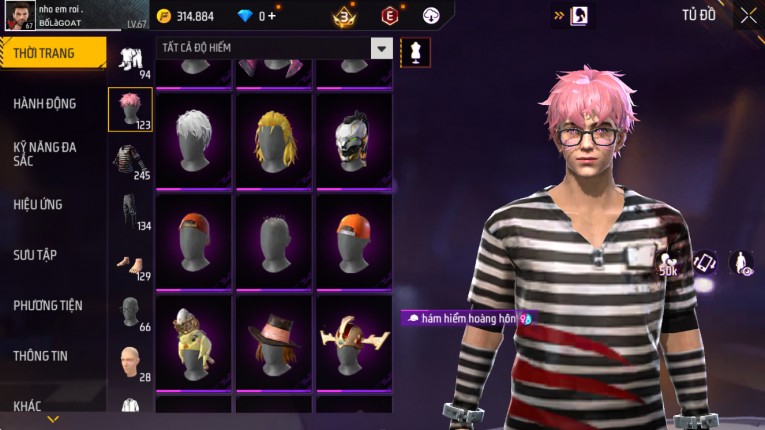This screenshot has height=430, width=765.
Task: Choose the orange beanie headwear item
Action: pos(354,240)
